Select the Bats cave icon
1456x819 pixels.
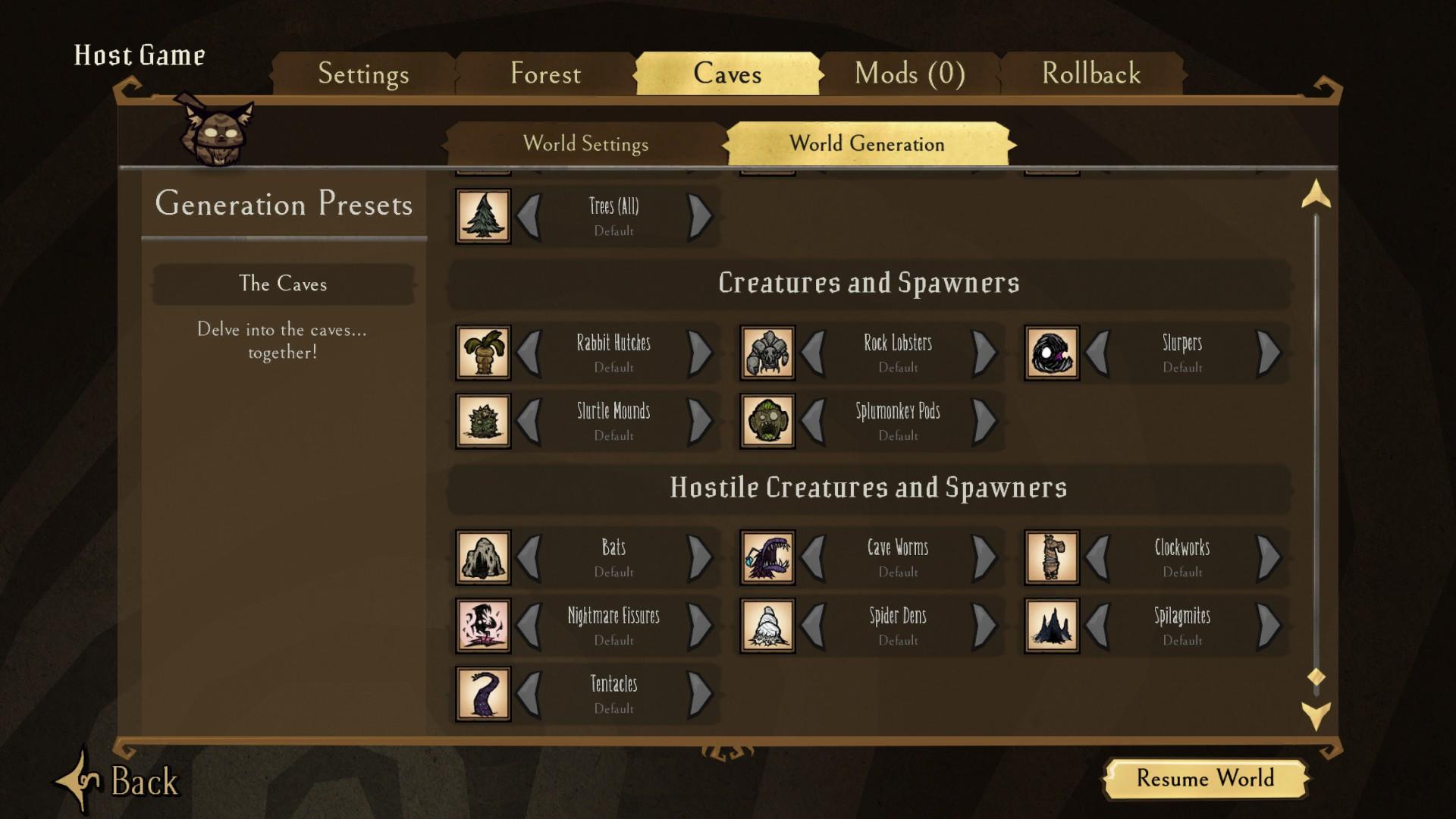click(x=483, y=558)
